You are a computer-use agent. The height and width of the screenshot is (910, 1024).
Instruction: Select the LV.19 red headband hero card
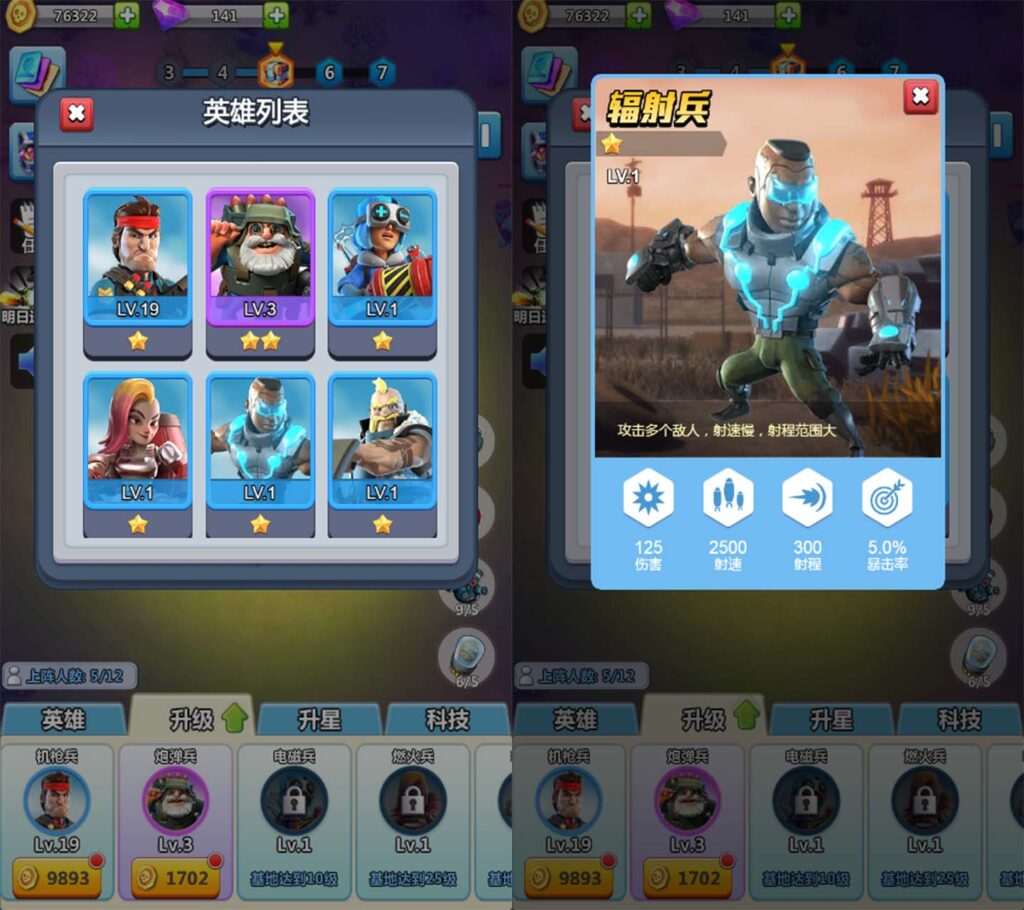[138, 258]
